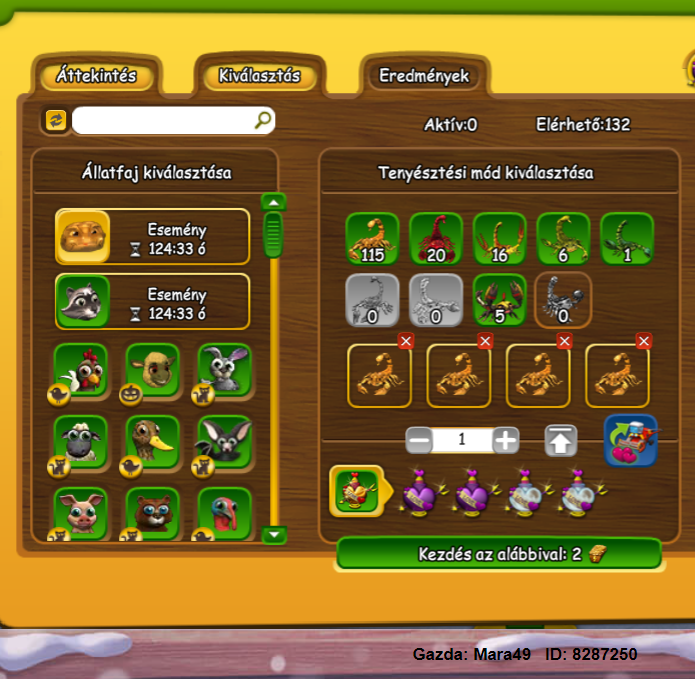
Task: Increase the quantity with plus button
Action: click(x=506, y=440)
